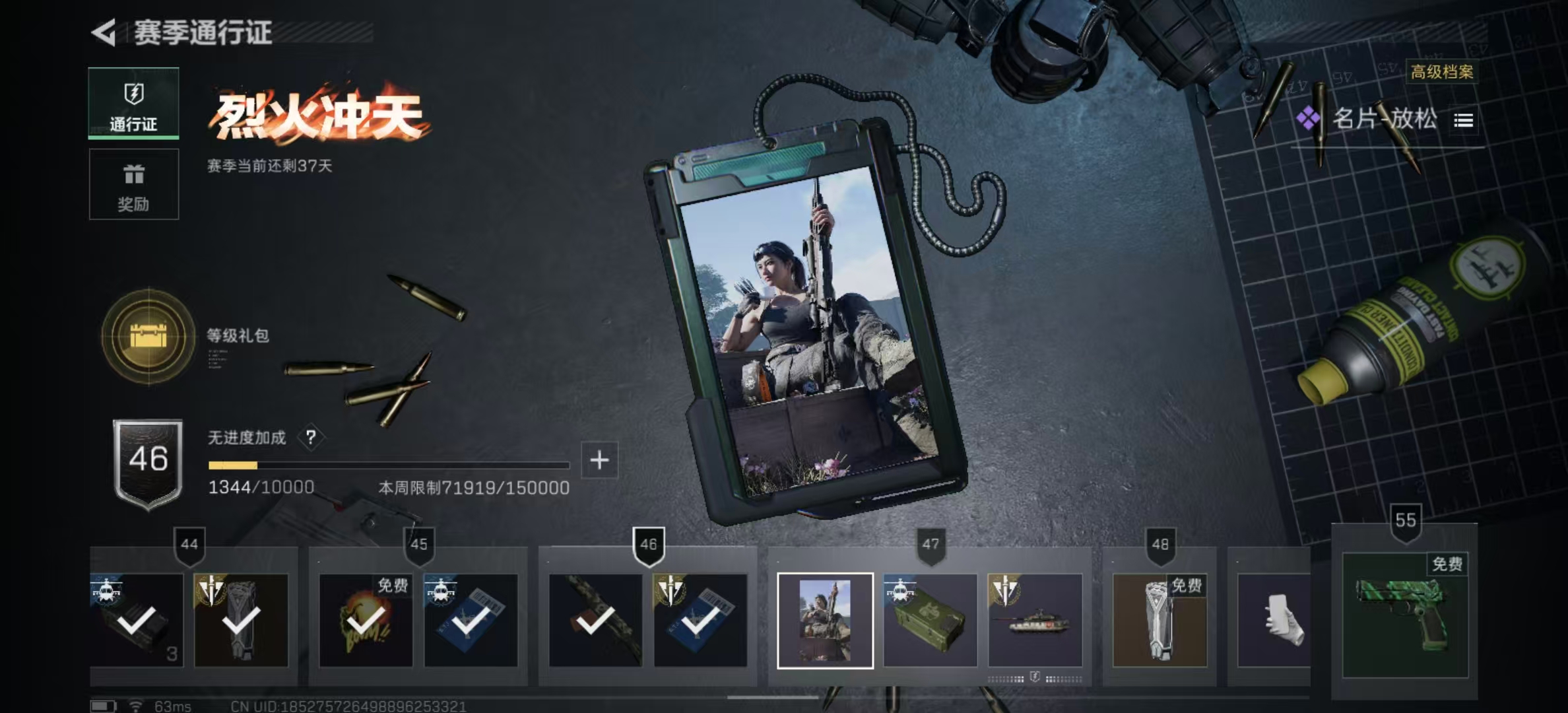
Task: Select the claimed magazine reward with quantity 3
Action: click(x=137, y=621)
